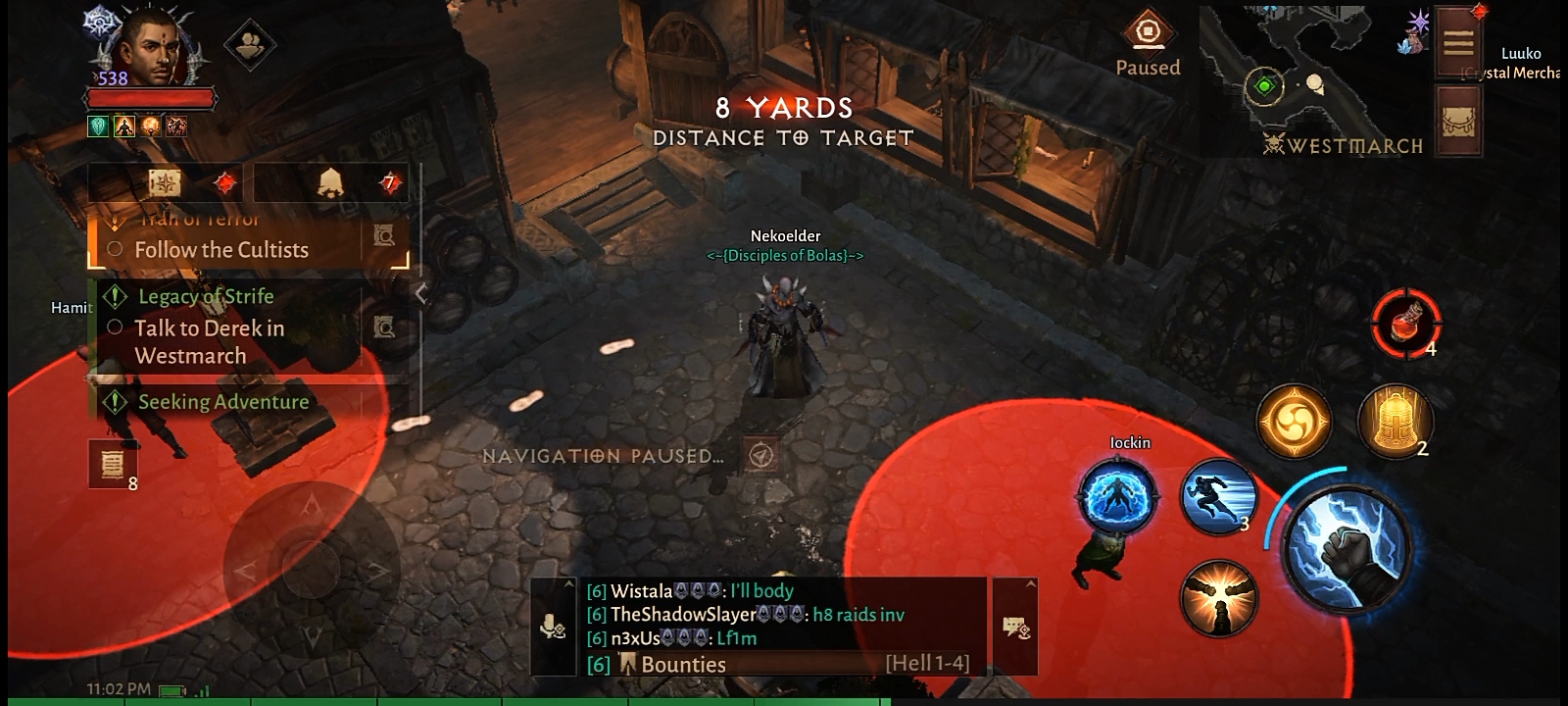Open the scroll item slot

(113, 463)
